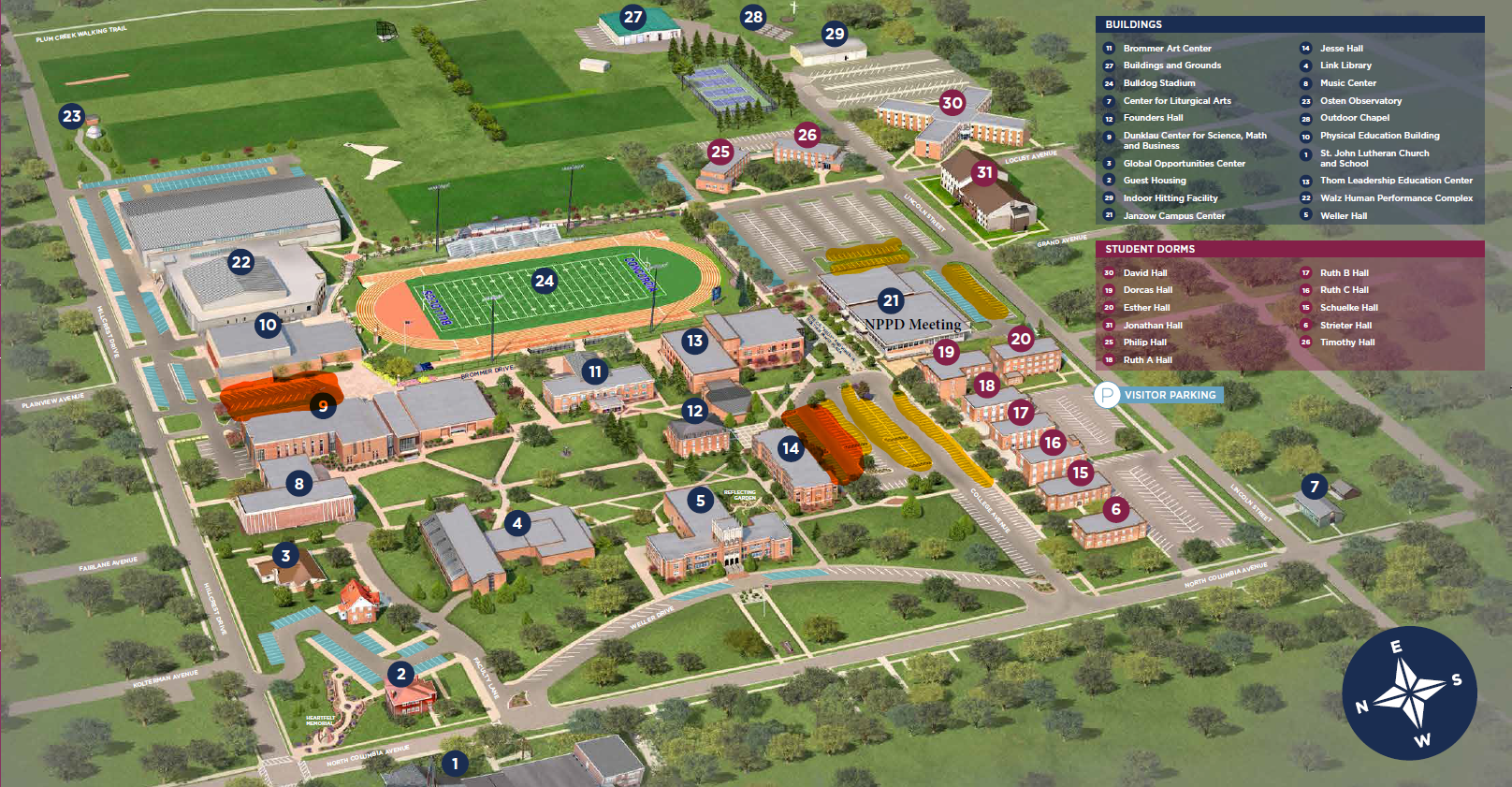This screenshot has width=1512, height=787.
Task: Select Timothy Hall in Student Dorms list
Action: pos(1347,342)
